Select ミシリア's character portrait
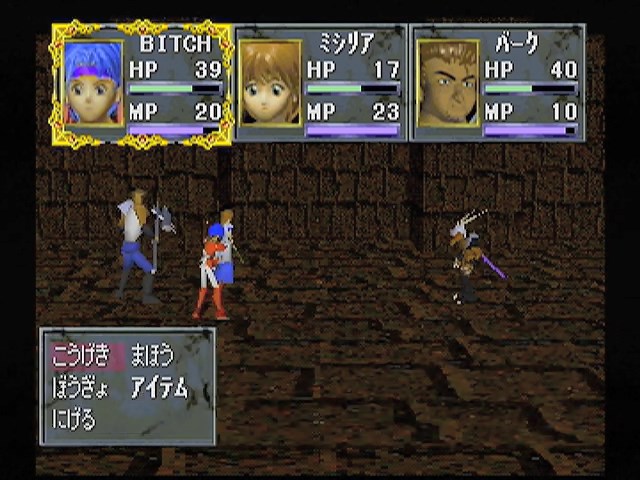The width and height of the screenshot is (640, 480). click(x=270, y=84)
